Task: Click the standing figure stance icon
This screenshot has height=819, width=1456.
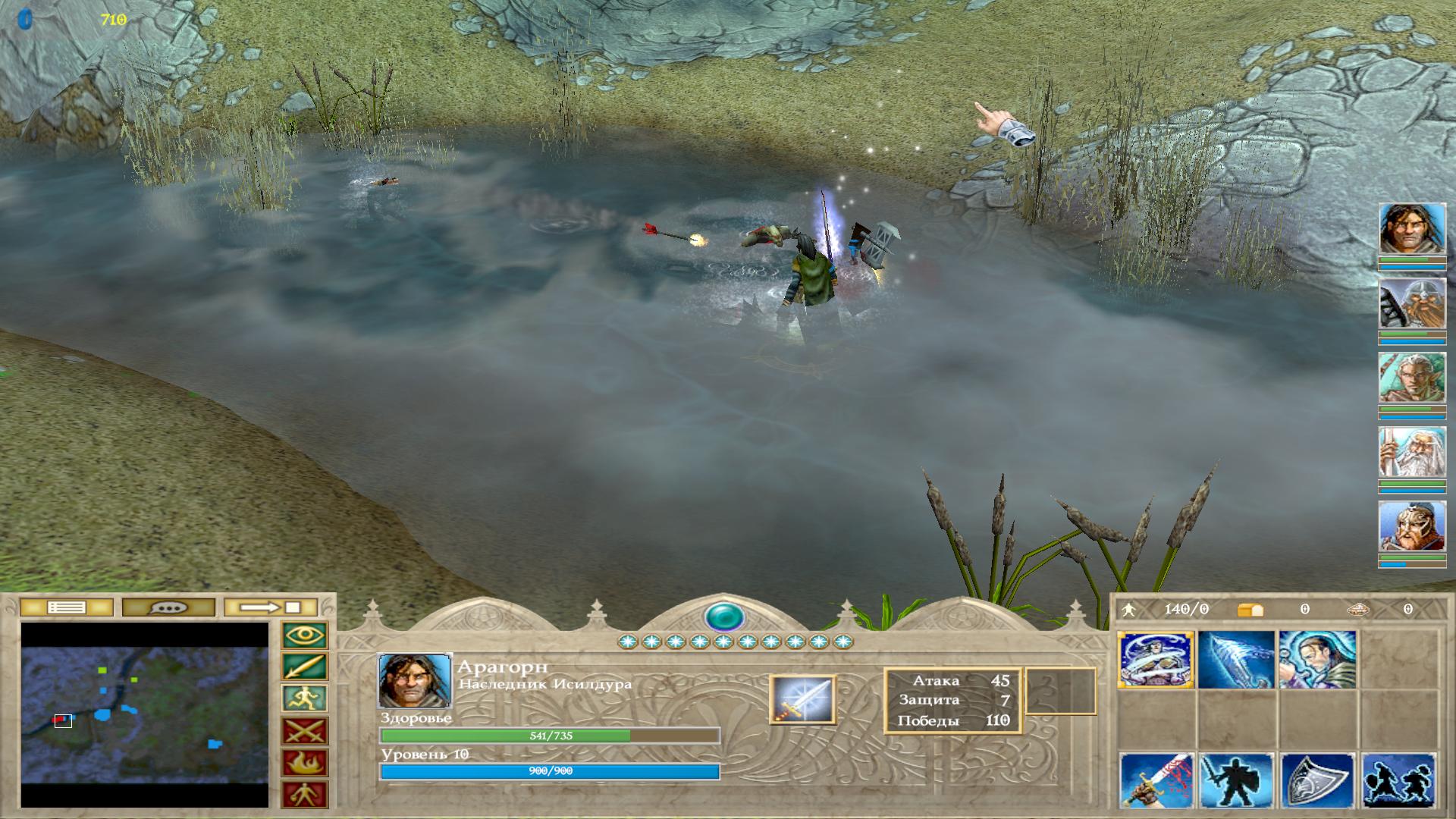Action: 305,795
